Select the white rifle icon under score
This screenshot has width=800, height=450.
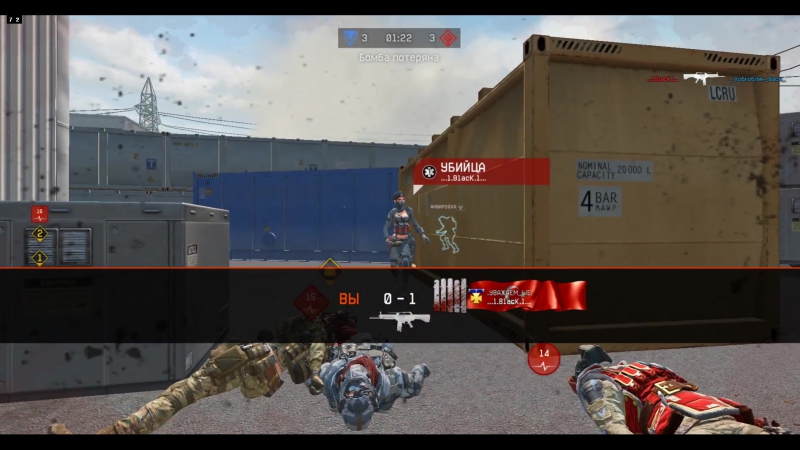point(399,321)
